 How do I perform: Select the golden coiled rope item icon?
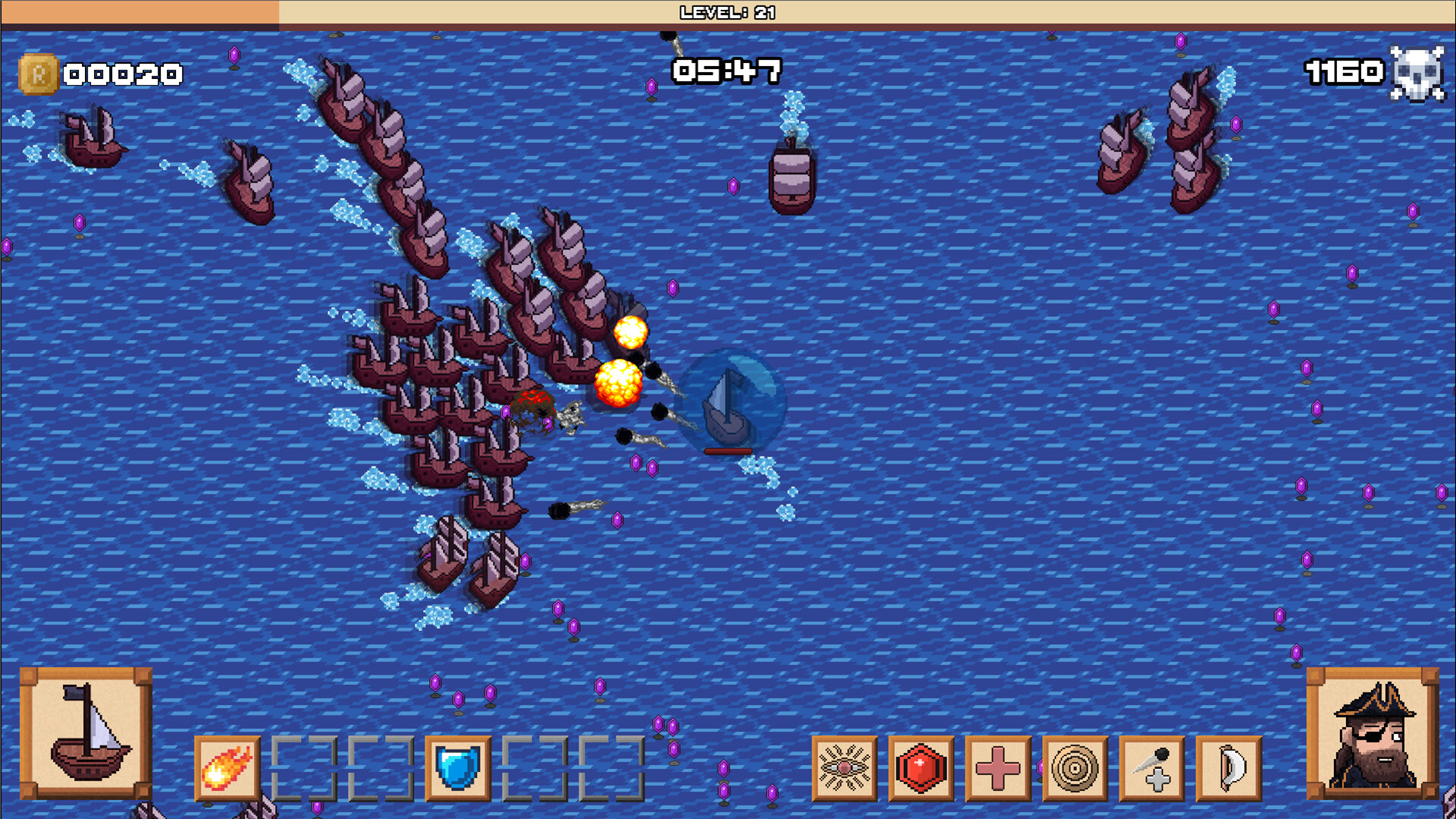pyautogui.click(x=1075, y=769)
